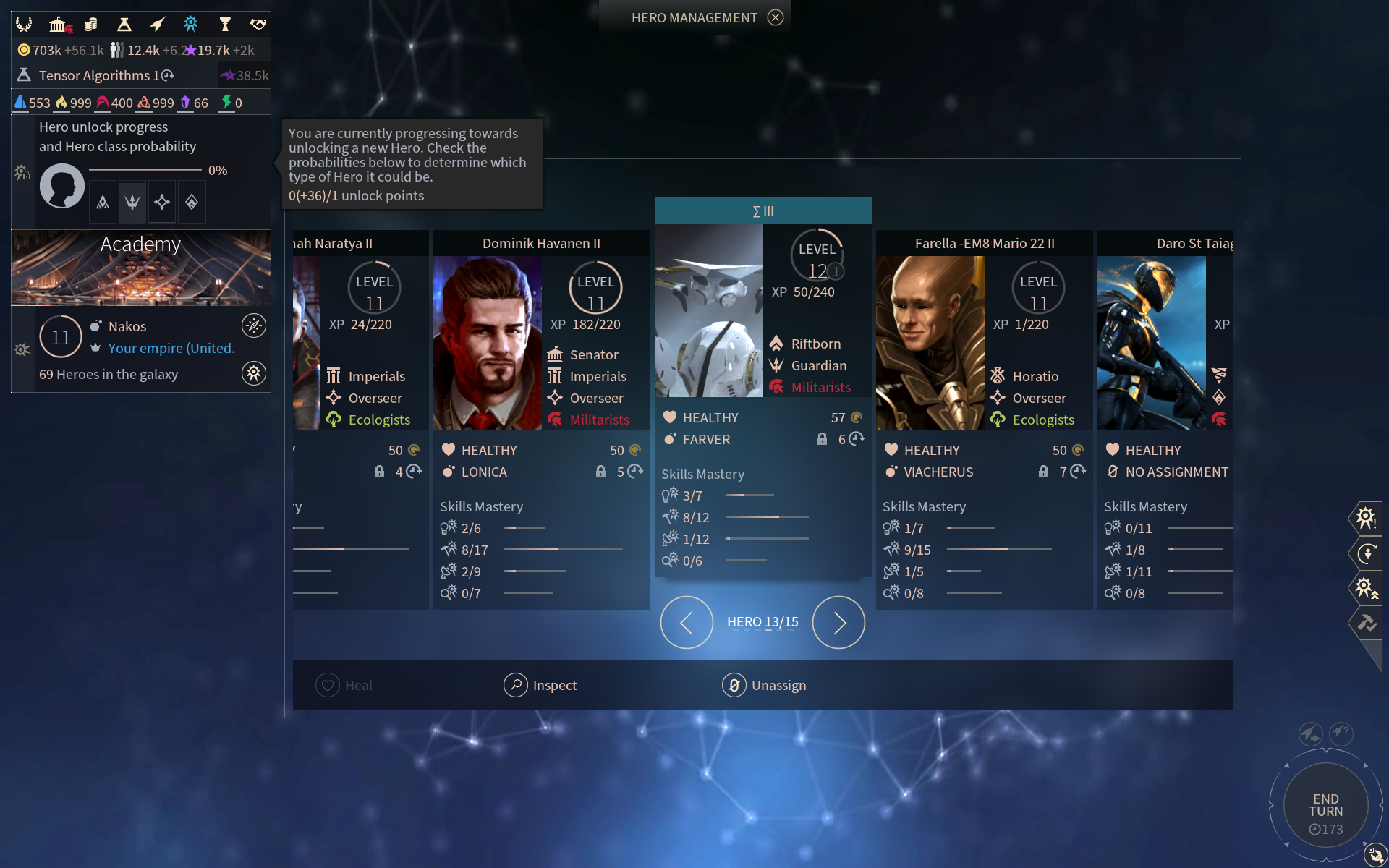
Task: Open the Academy panel image
Action: tap(141, 269)
